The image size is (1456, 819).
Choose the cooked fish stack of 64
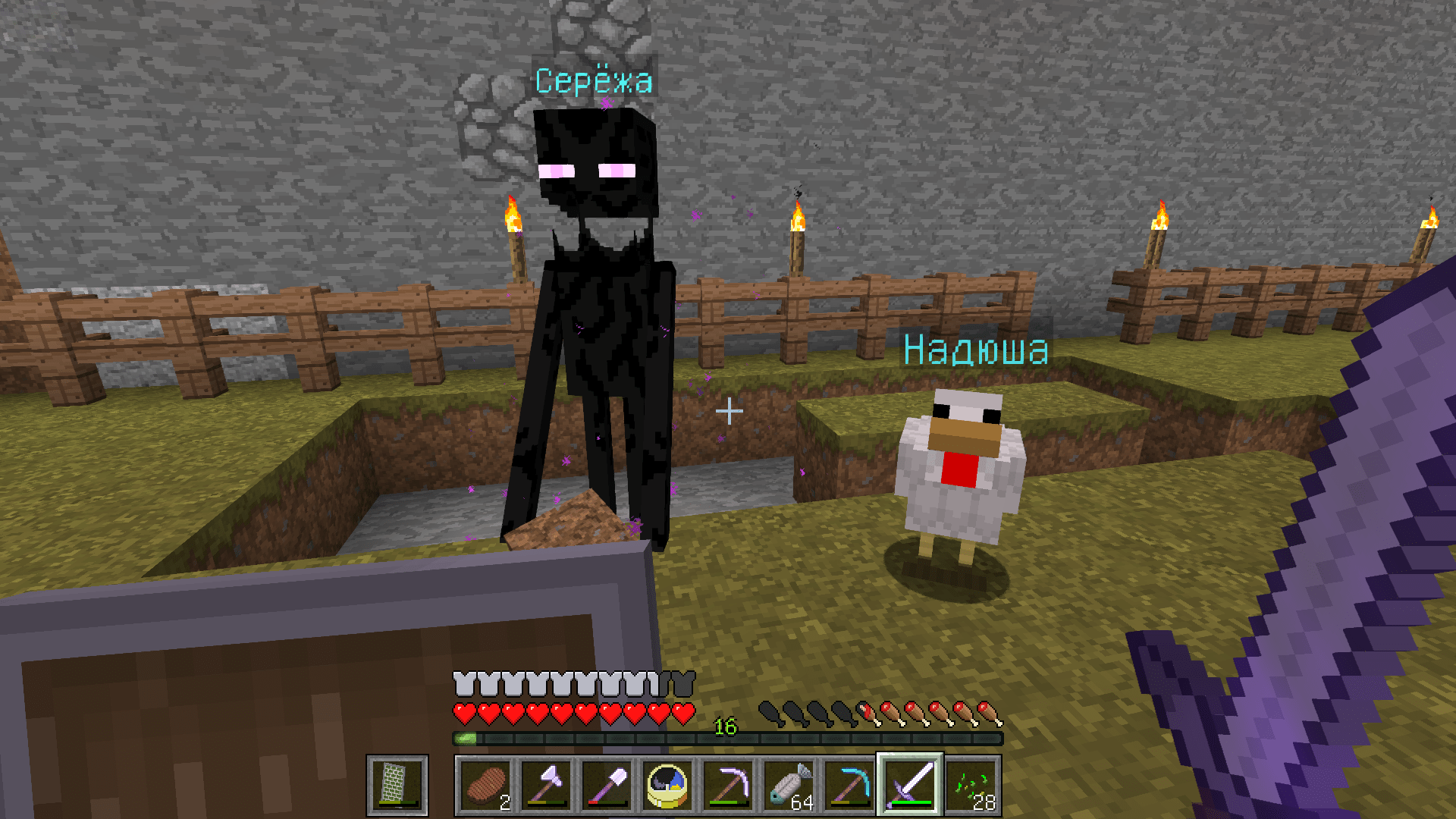[789, 785]
